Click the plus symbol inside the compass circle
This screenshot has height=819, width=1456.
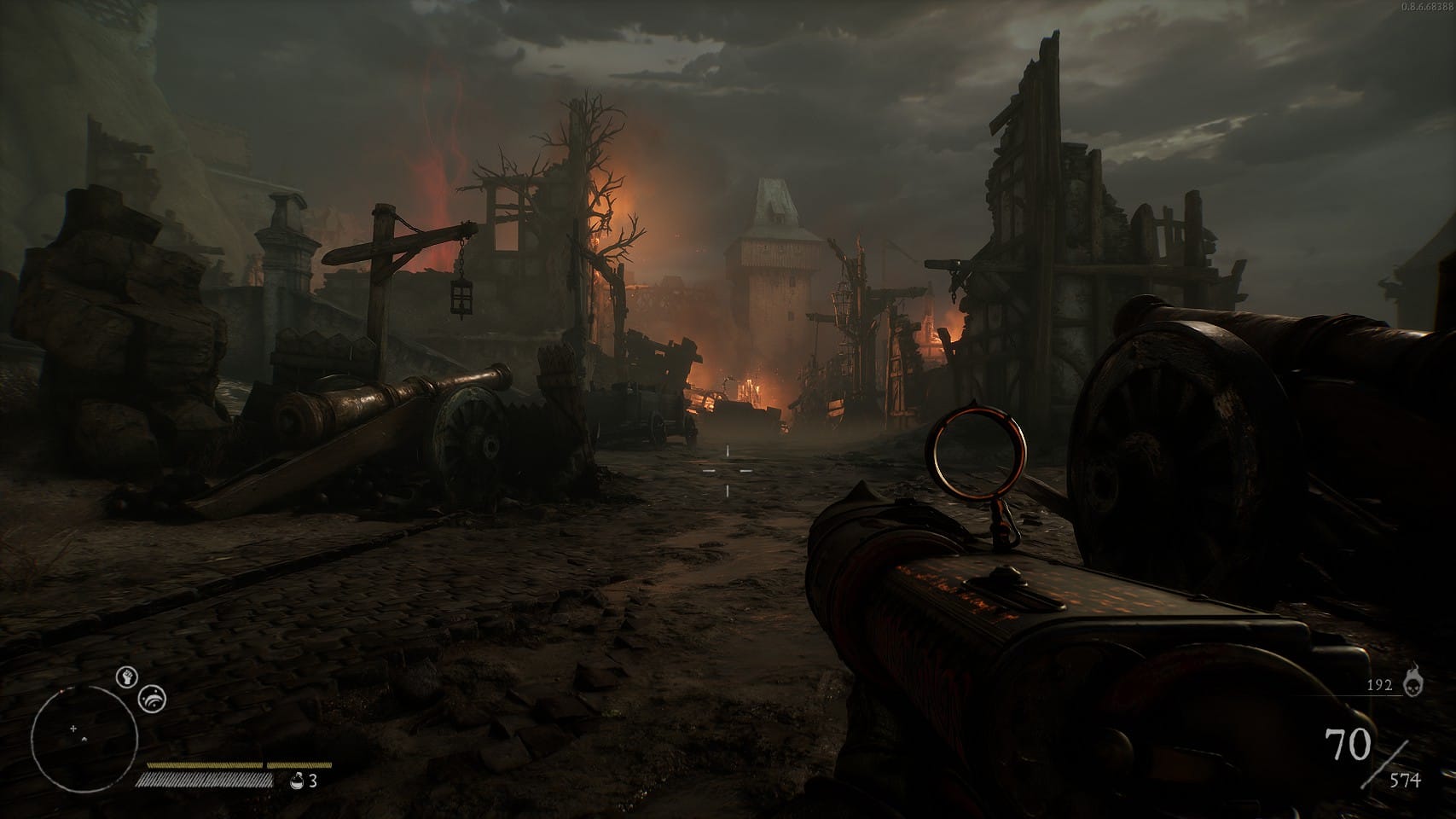[73, 729]
